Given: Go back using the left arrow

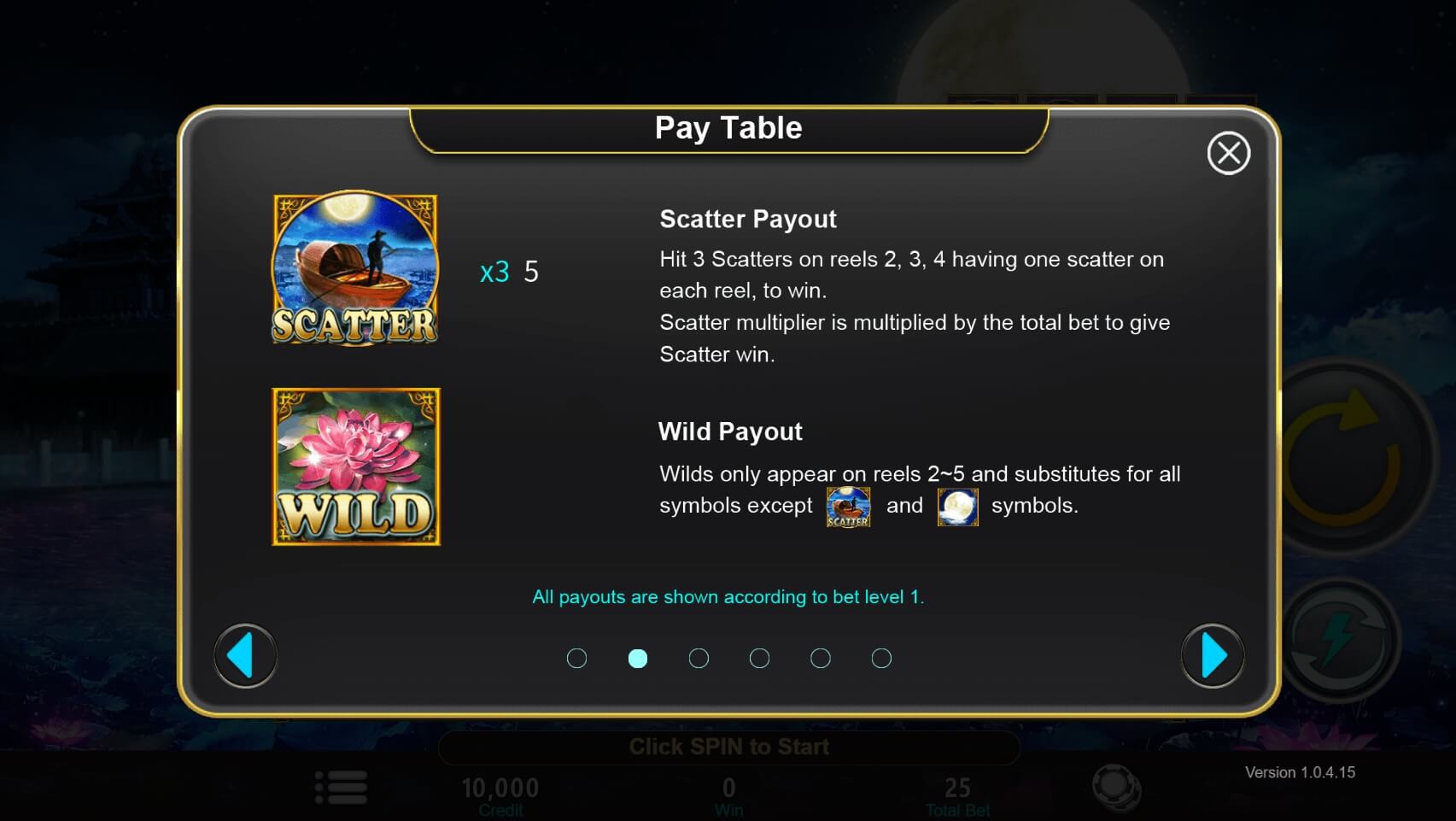Looking at the screenshot, I should click(245, 654).
